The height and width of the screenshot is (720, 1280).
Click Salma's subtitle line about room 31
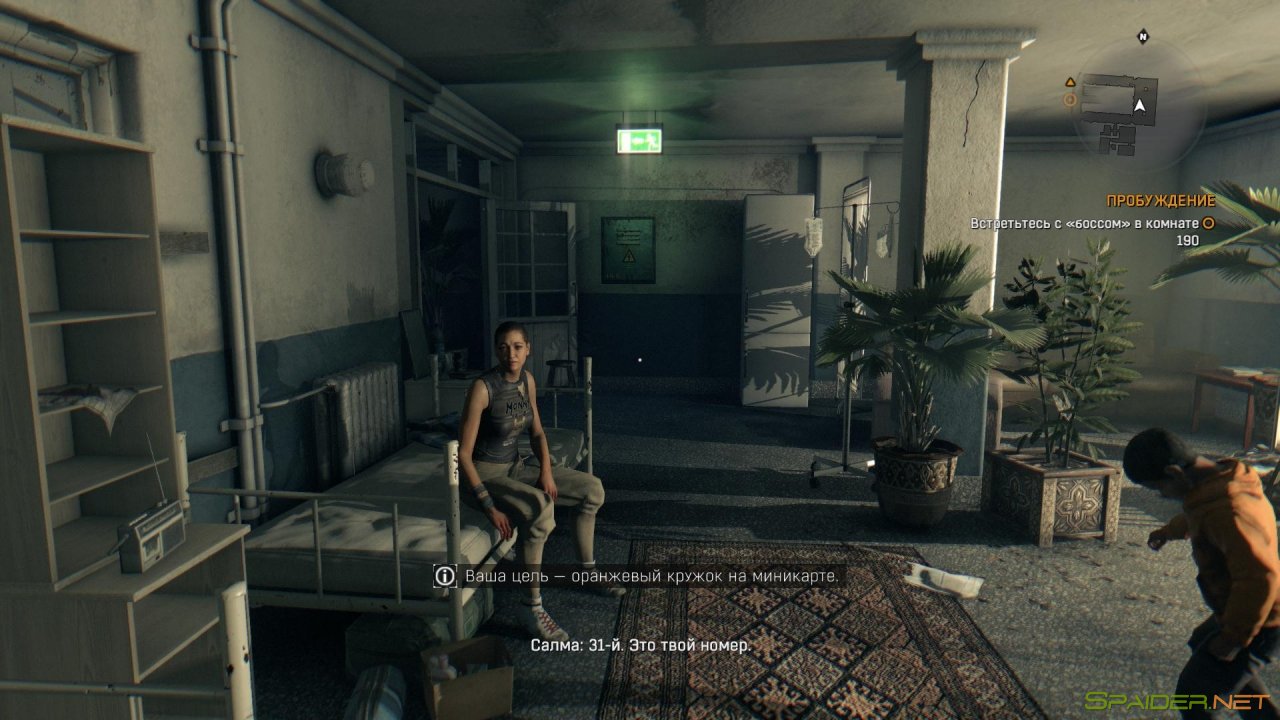(x=640, y=646)
